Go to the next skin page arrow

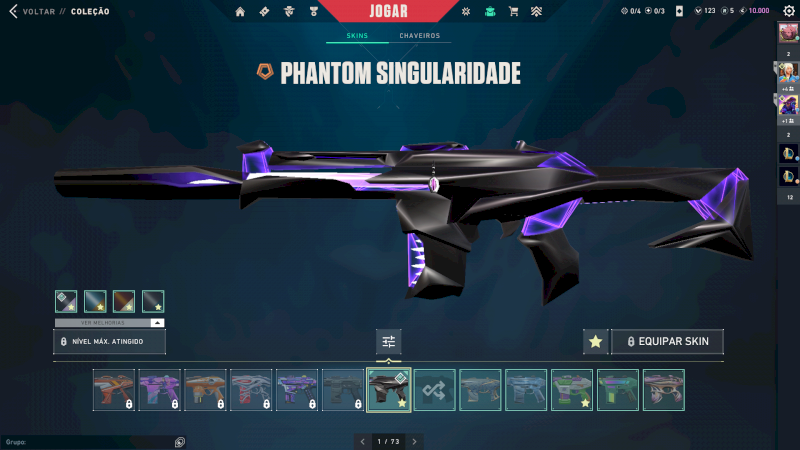[415, 441]
